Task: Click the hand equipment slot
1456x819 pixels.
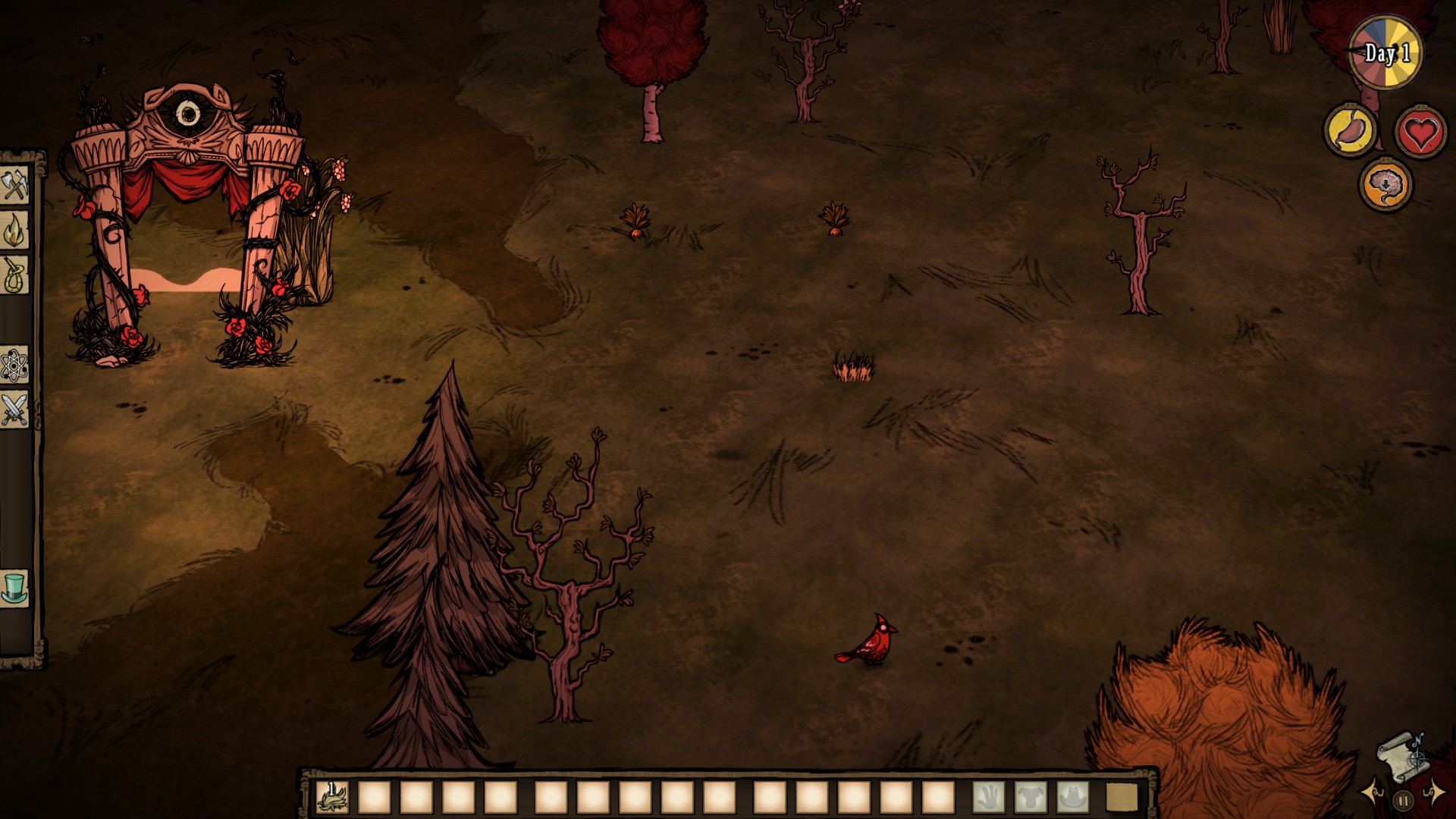Action: coord(988,796)
